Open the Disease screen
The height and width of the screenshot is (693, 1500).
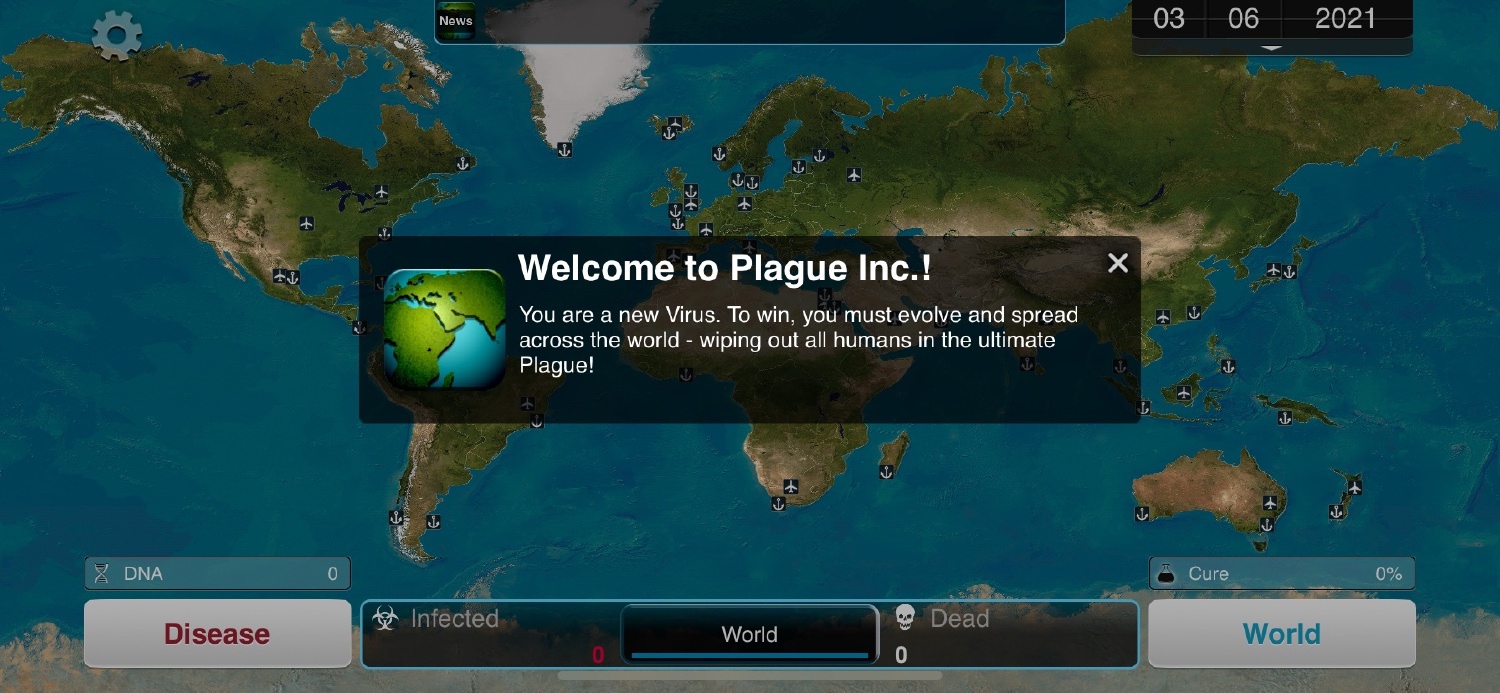point(217,634)
